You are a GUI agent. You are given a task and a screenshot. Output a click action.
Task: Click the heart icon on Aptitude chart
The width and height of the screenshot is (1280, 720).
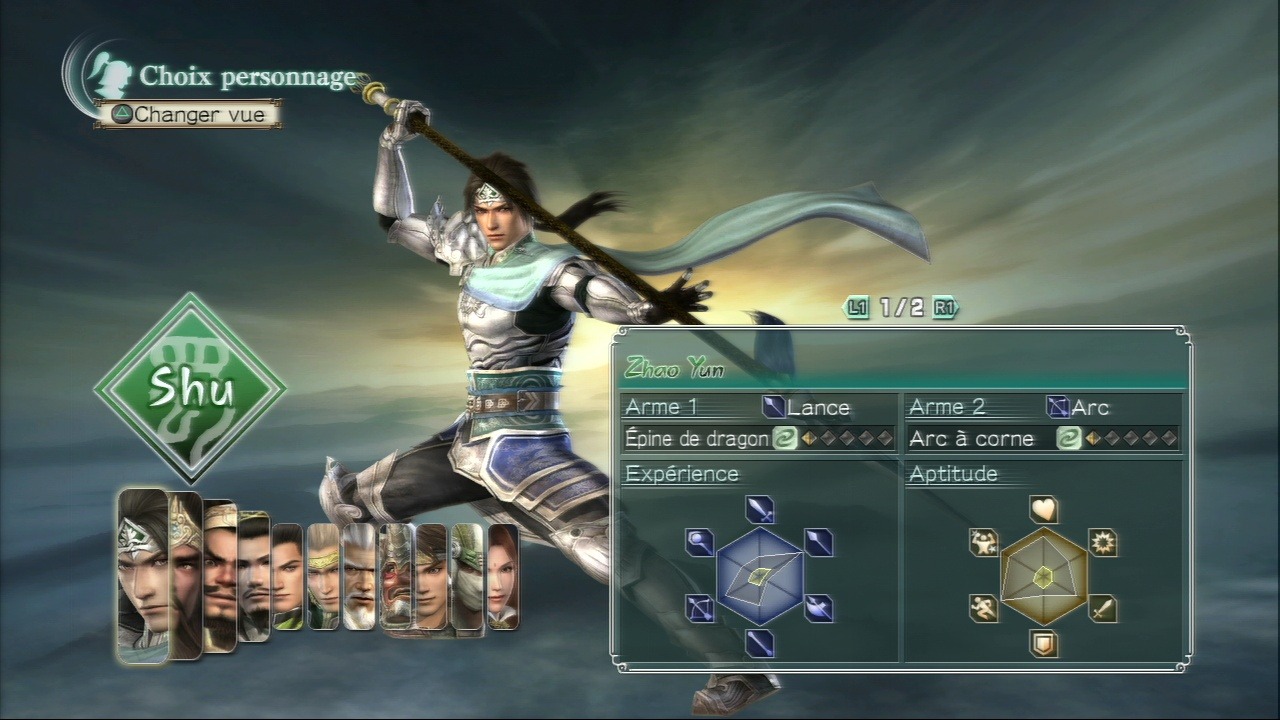pyautogui.click(x=1044, y=510)
